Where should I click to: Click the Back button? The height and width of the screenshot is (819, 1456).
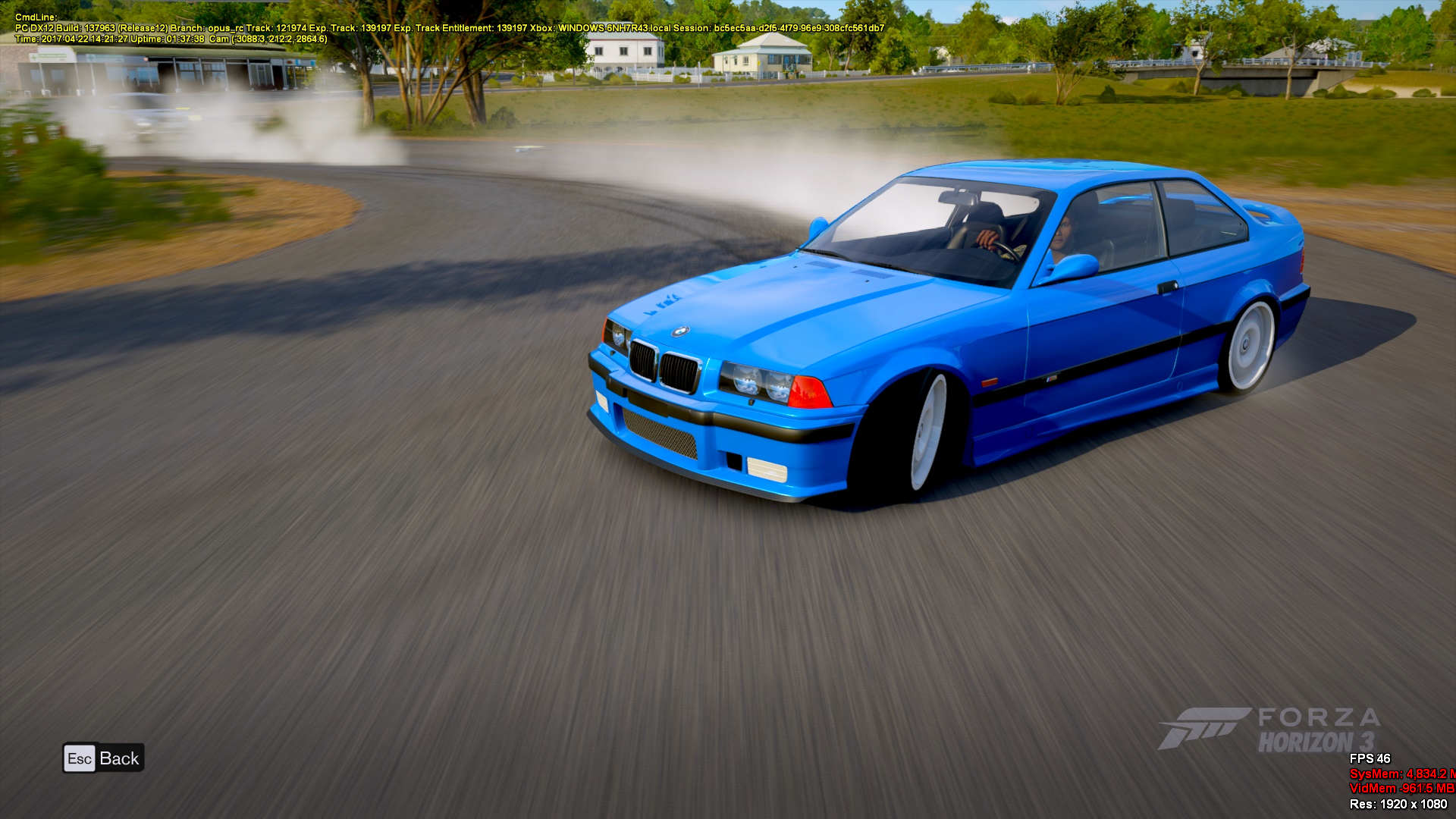pos(103,758)
